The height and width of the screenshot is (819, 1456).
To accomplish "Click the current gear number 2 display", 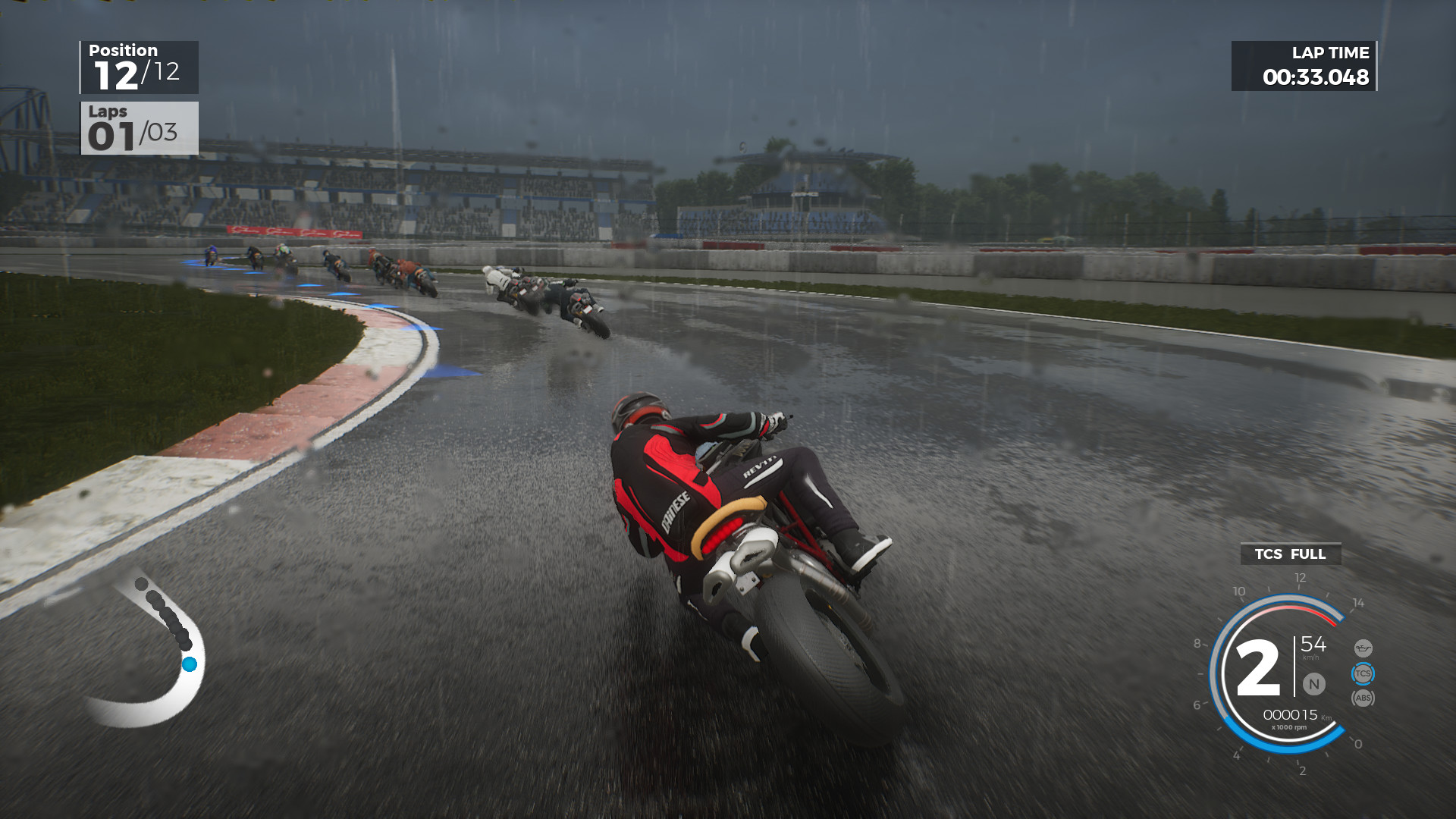I will pyautogui.click(x=1257, y=667).
